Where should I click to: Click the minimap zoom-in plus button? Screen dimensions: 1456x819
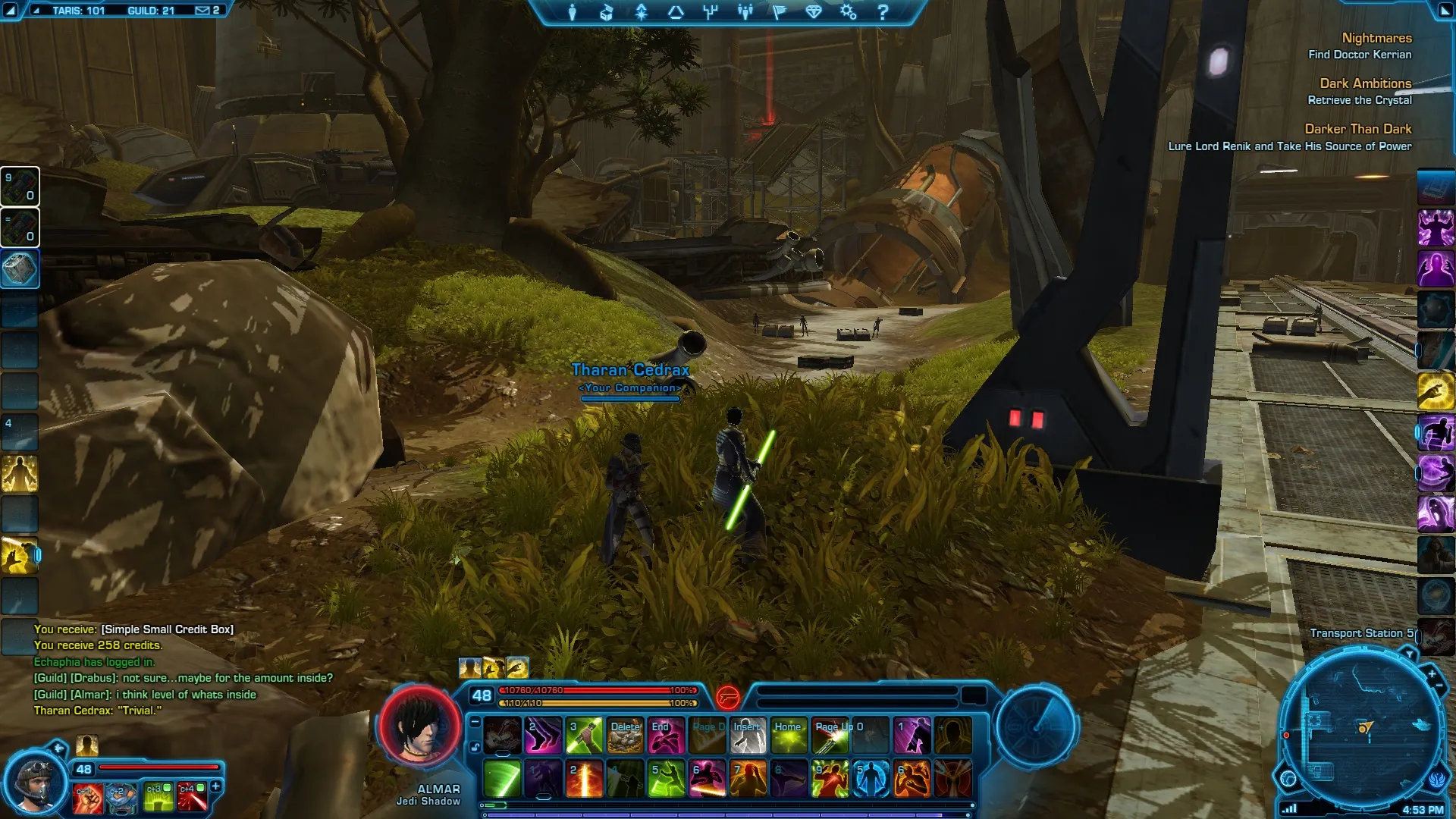[x=1432, y=673]
